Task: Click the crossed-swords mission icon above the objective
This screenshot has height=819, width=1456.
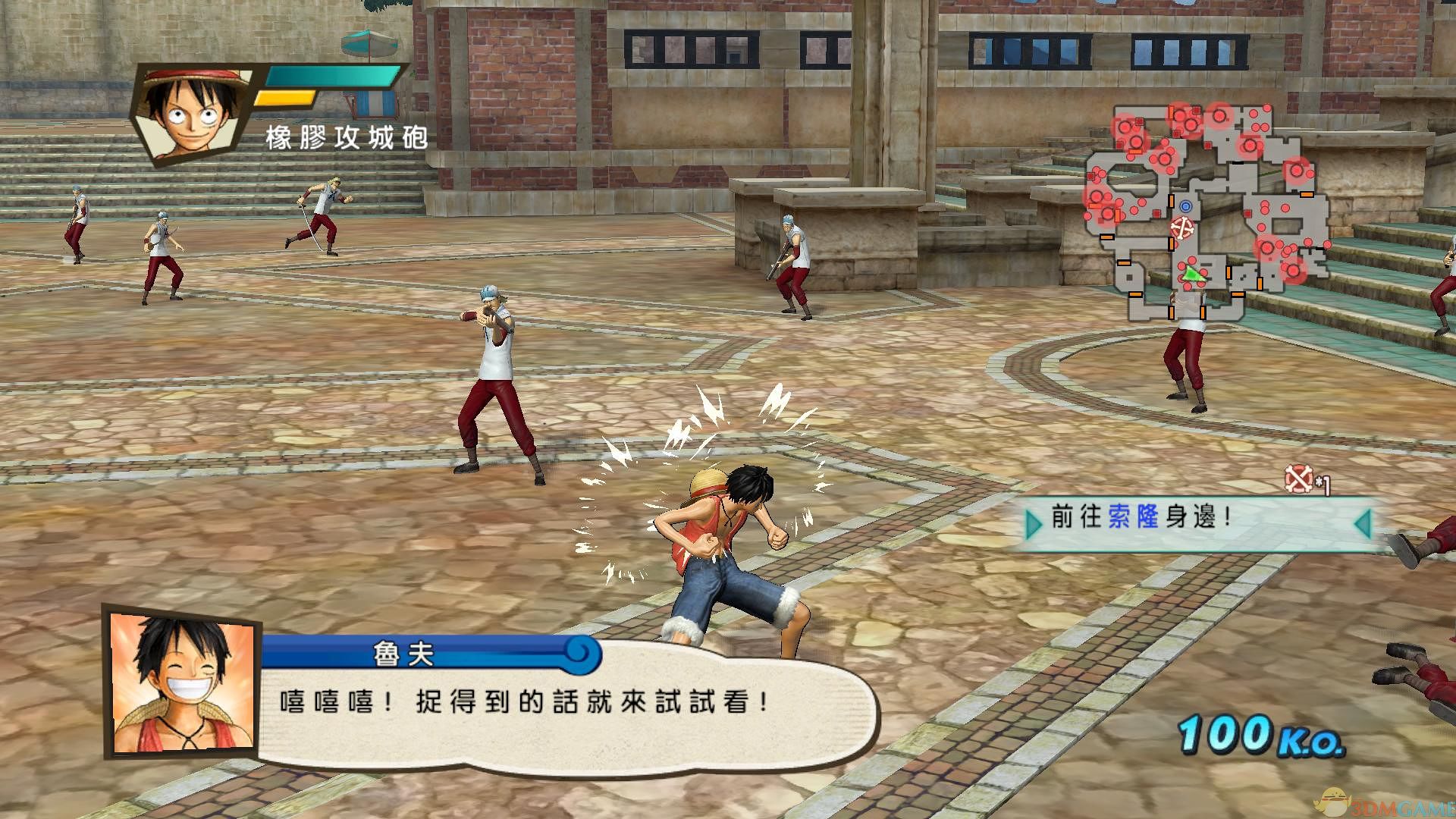Action: 1298,479
